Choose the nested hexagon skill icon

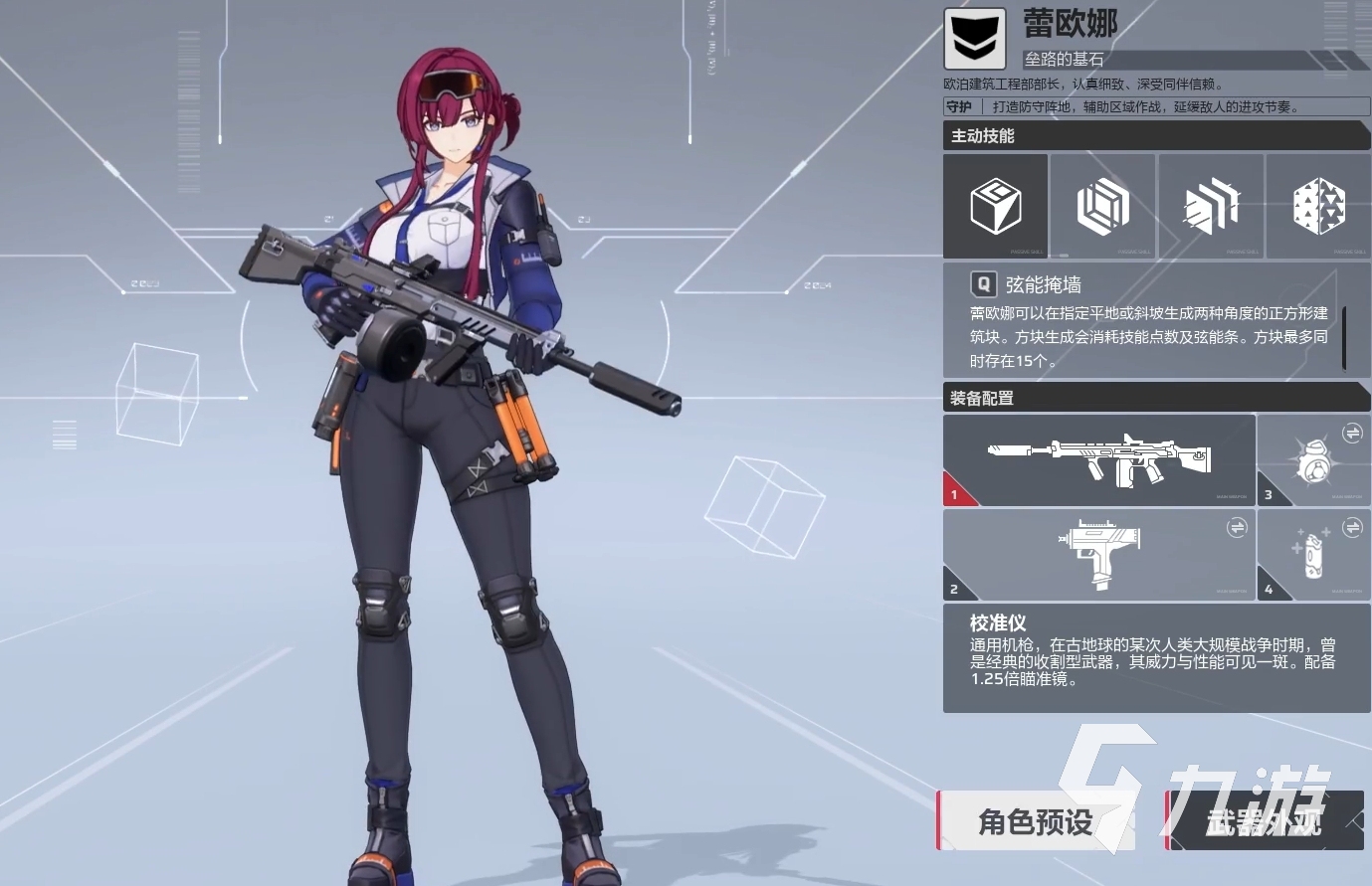1102,207
